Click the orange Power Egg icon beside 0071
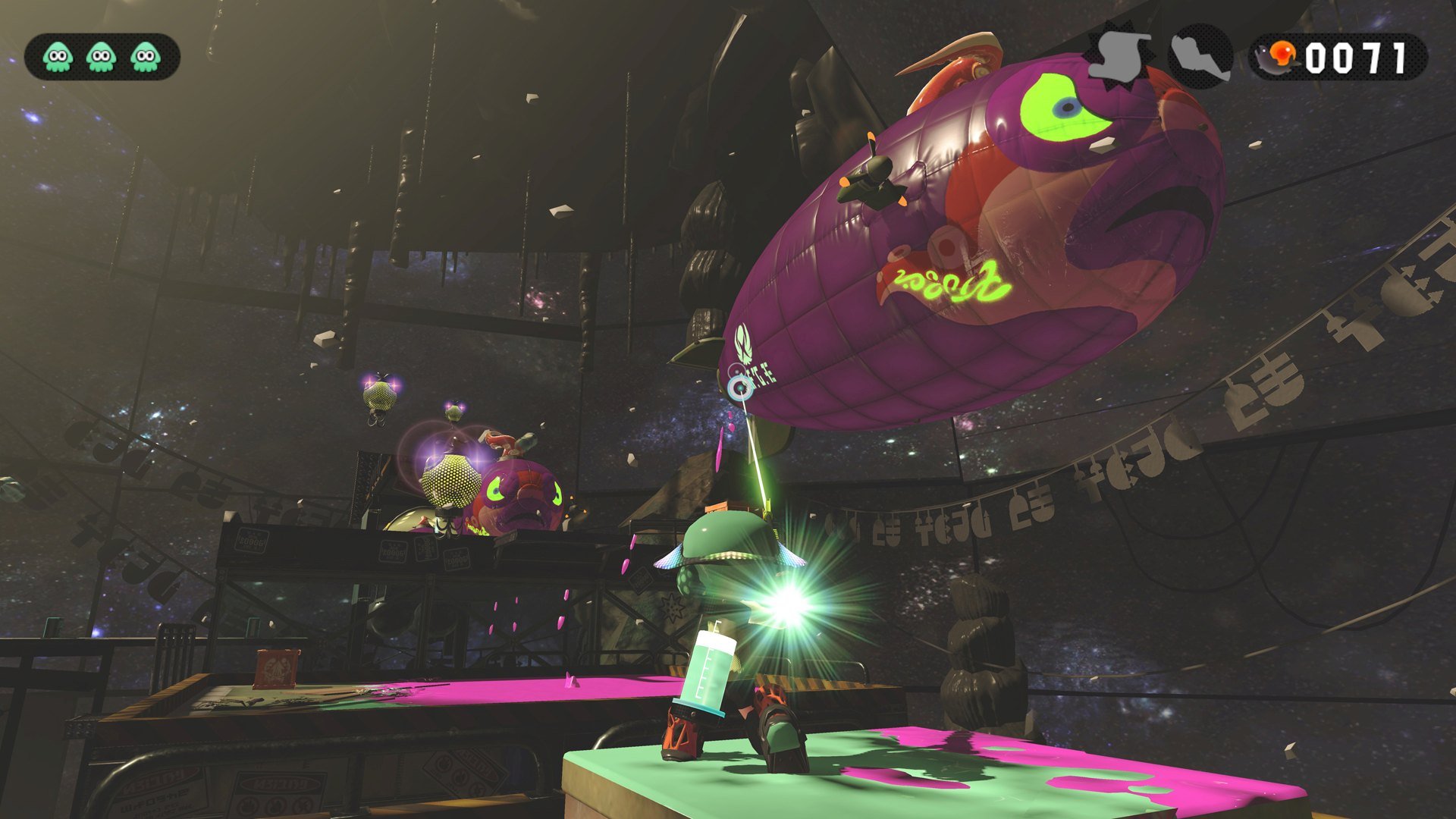1456x819 pixels. [1283, 53]
